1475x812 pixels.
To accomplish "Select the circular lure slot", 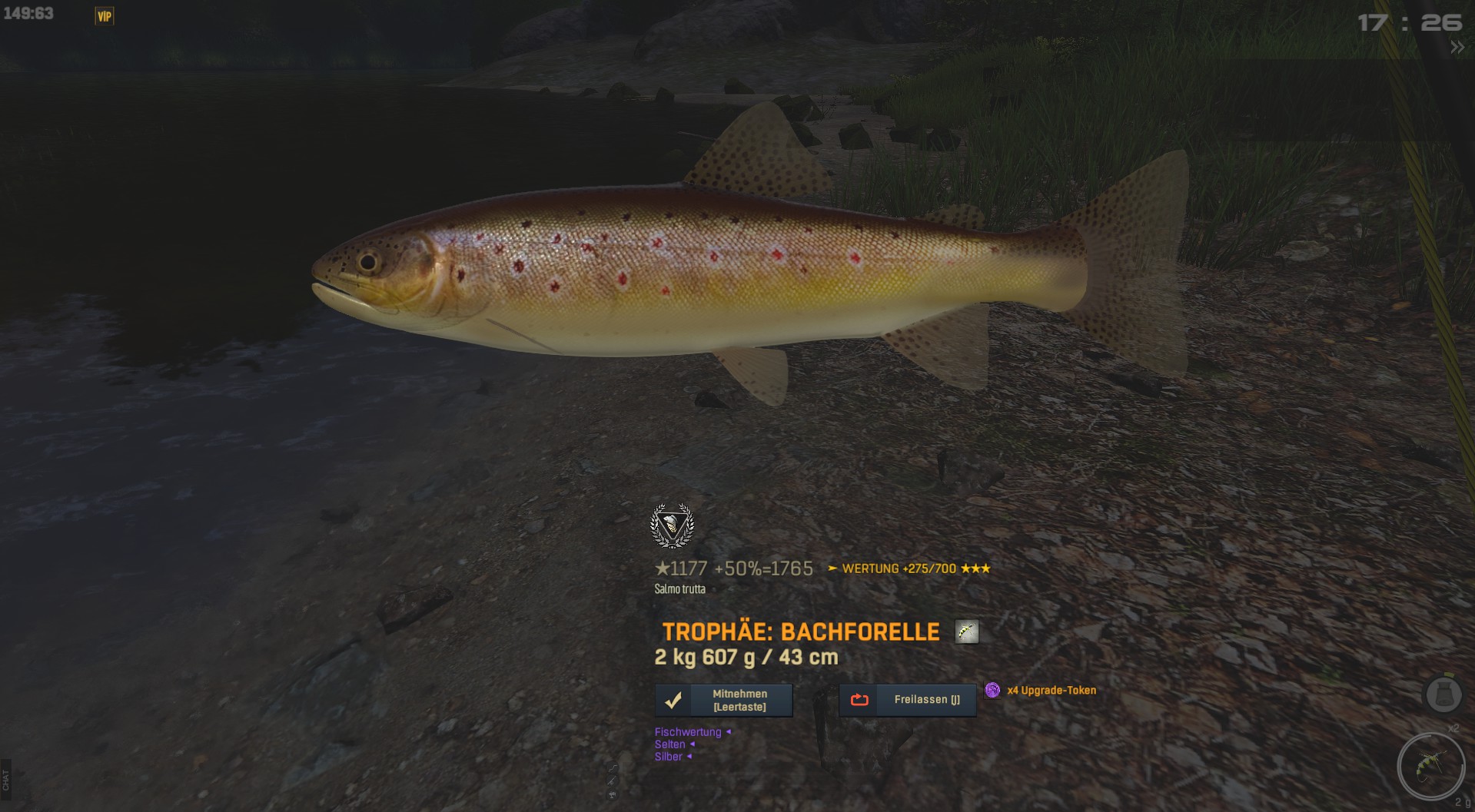I will 1430,766.
